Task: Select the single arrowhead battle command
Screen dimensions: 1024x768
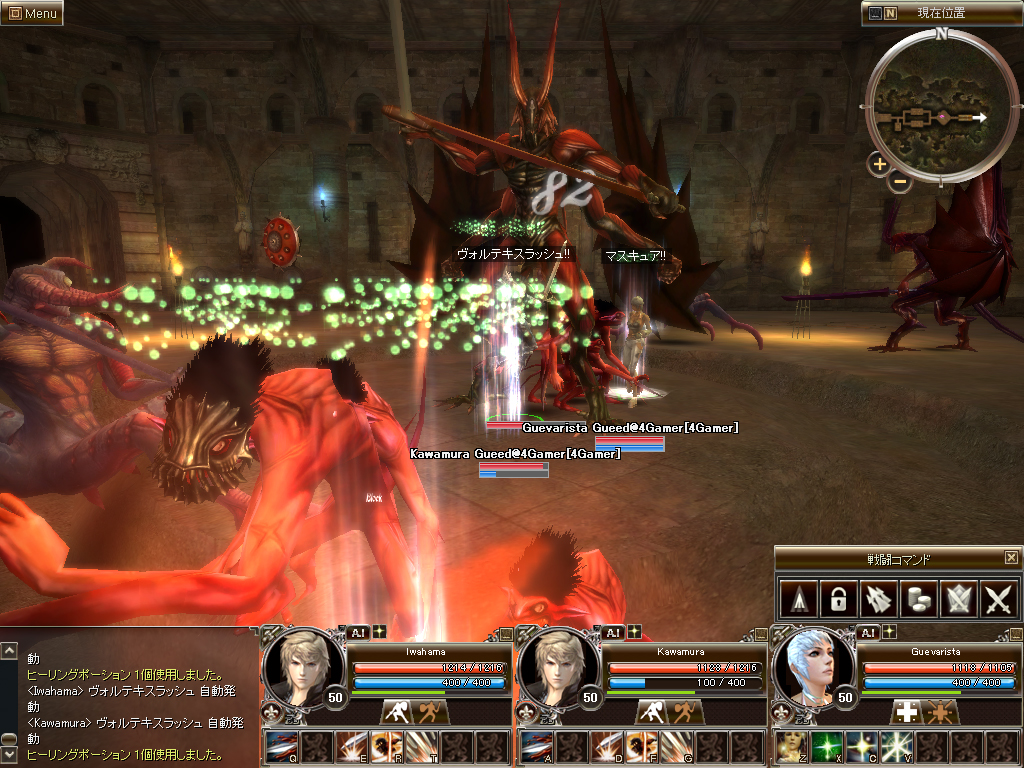Action: click(x=796, y=599)
